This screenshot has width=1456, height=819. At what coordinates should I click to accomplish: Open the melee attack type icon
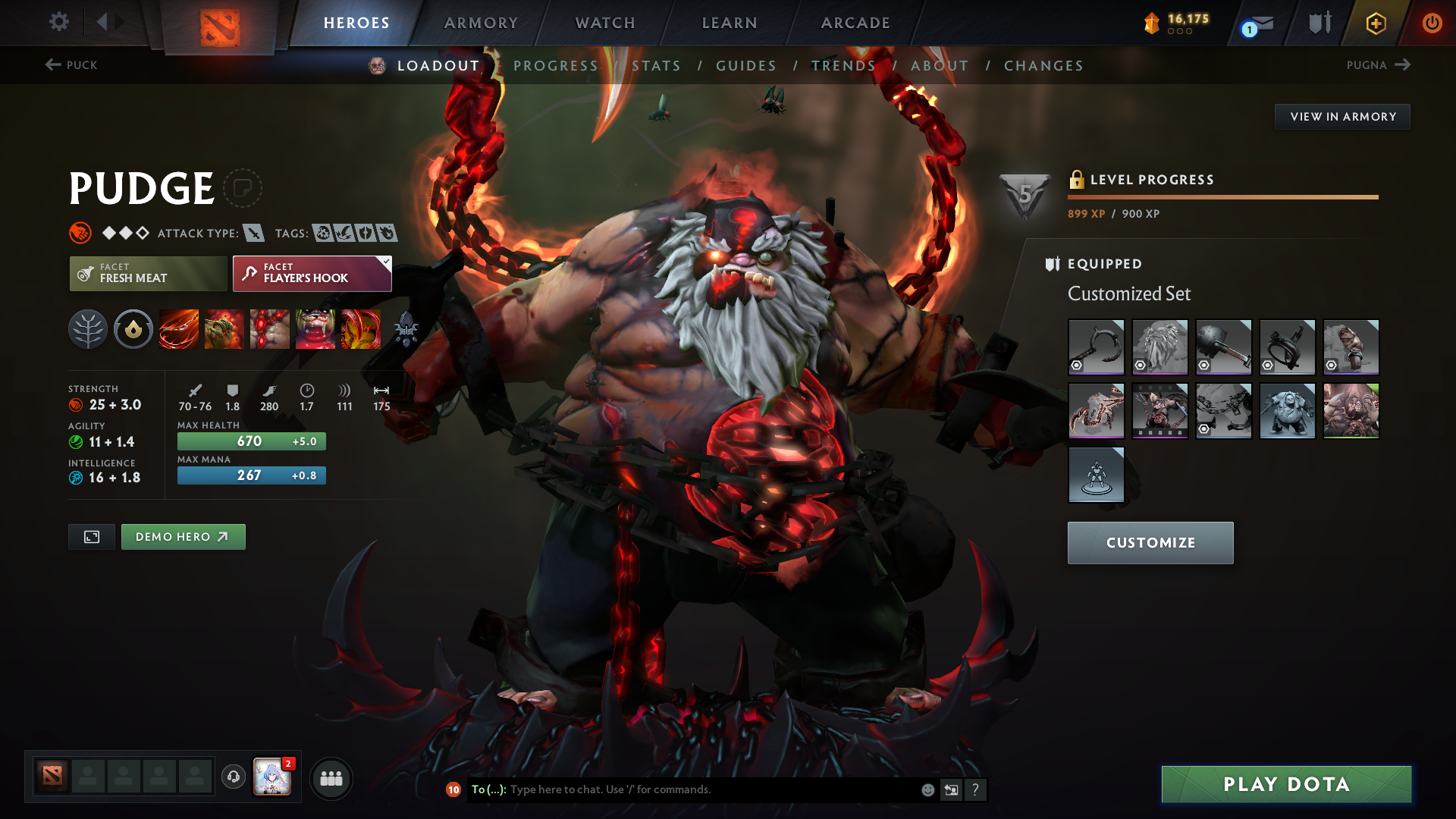[253, 233]
